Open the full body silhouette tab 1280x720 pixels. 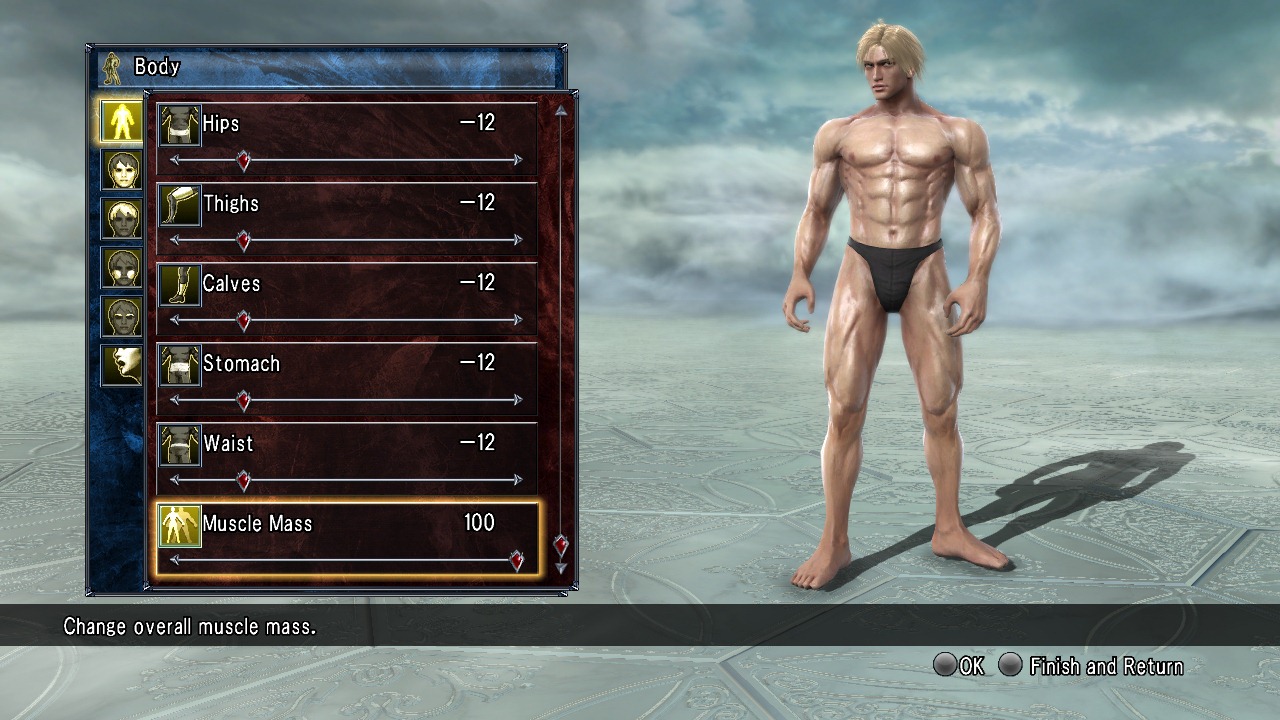123,120
